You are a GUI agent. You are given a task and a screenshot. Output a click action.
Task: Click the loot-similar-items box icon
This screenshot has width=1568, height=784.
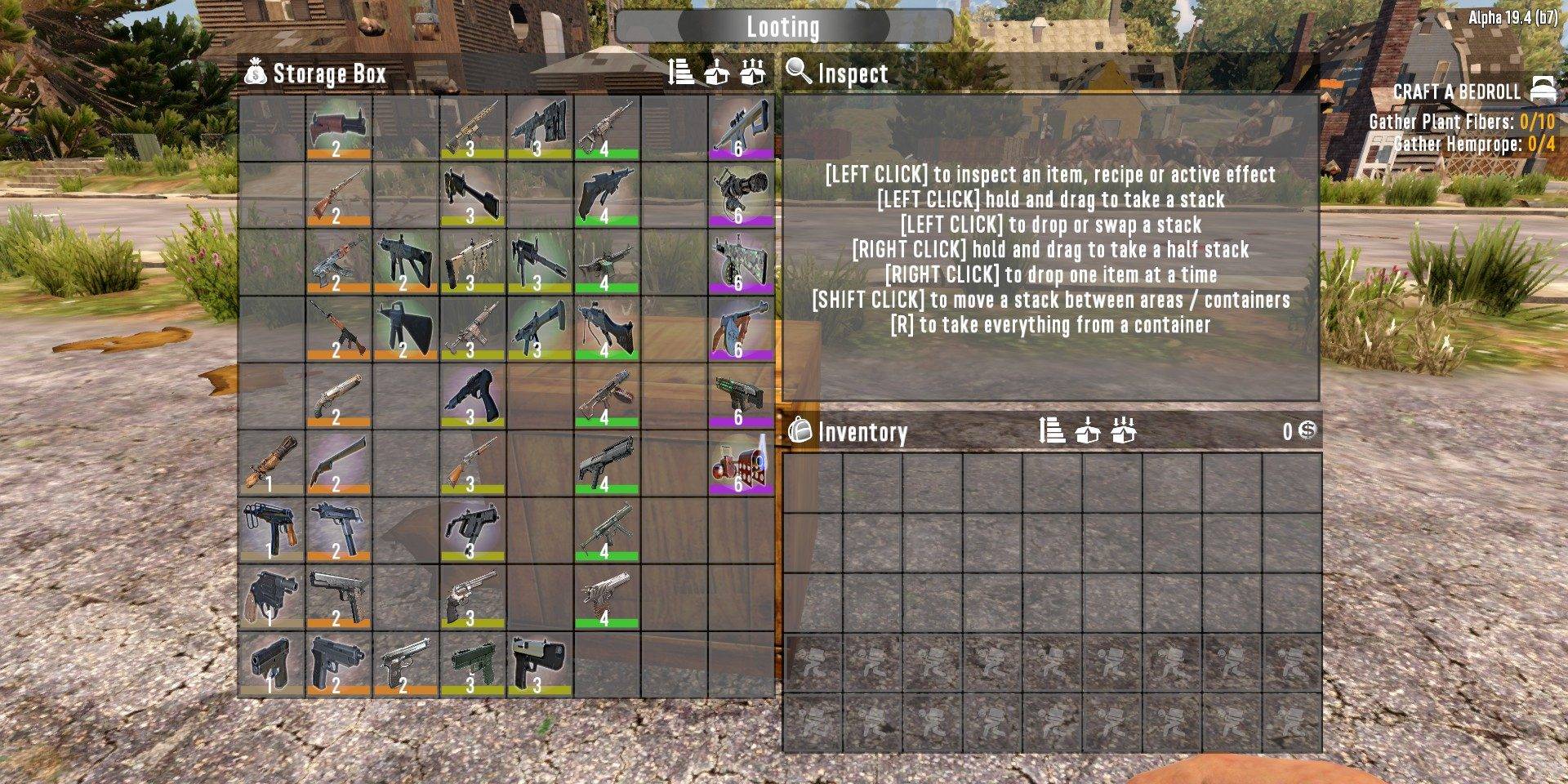(752, 72)
